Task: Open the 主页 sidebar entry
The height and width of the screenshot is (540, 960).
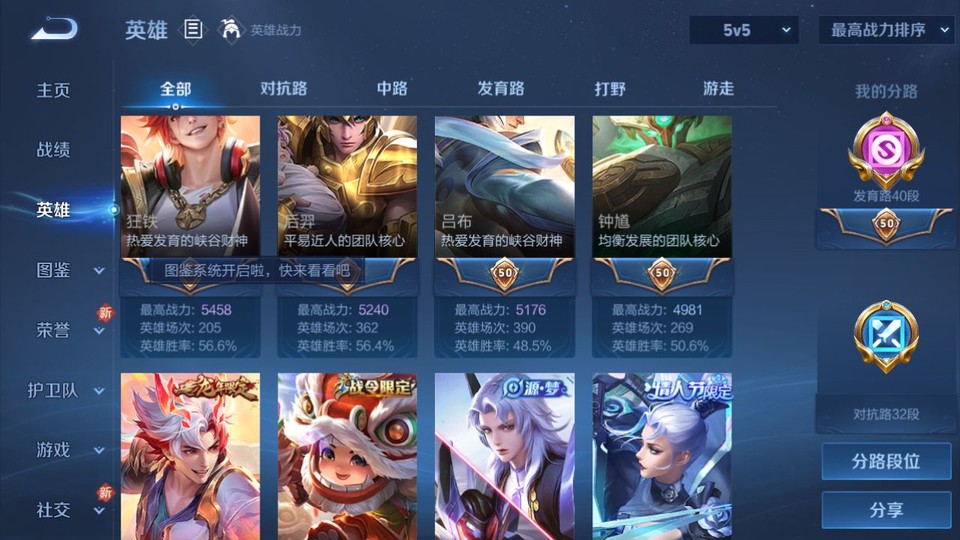Action: (54, 90)
